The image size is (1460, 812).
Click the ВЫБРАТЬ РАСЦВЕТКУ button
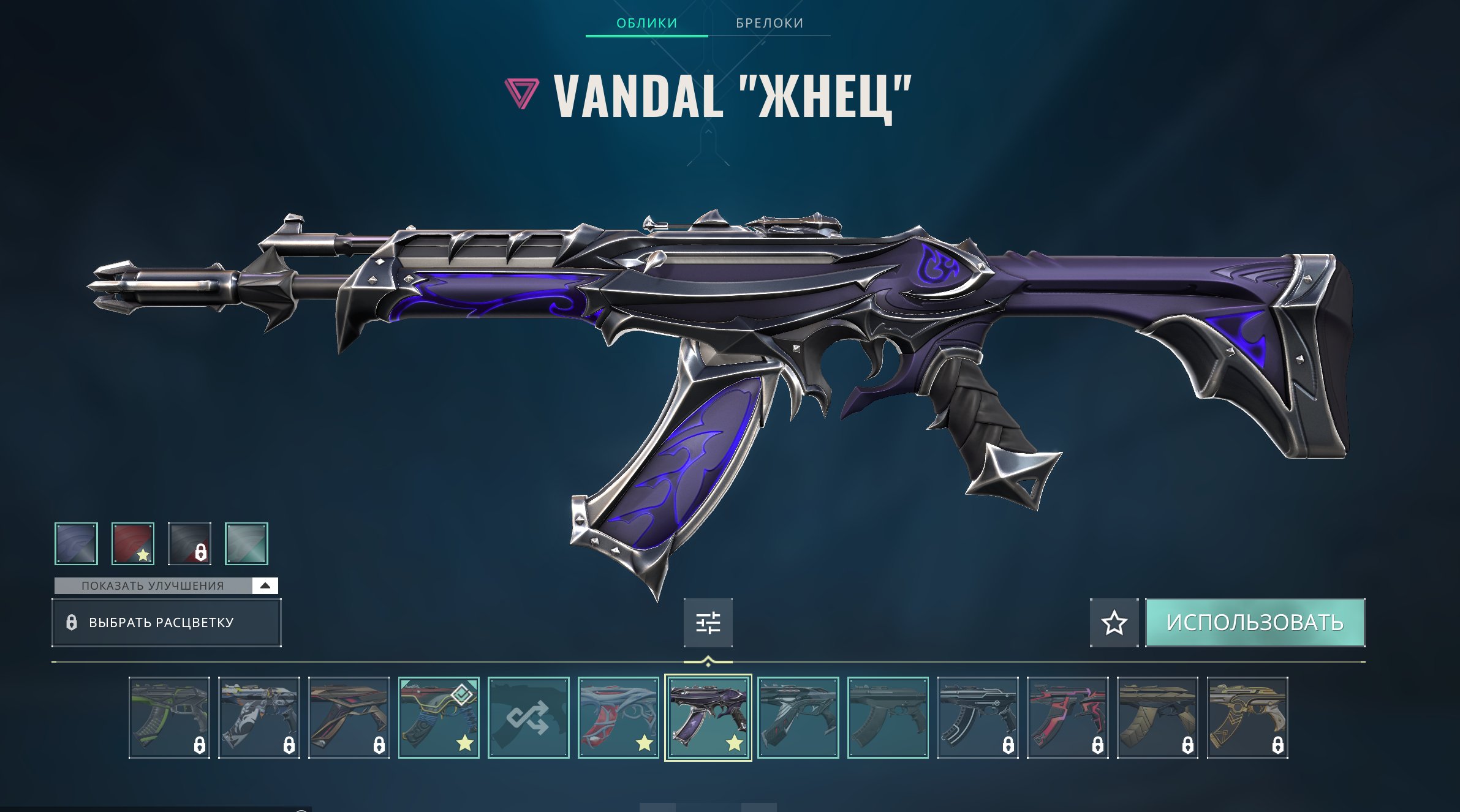click(166, 623)
